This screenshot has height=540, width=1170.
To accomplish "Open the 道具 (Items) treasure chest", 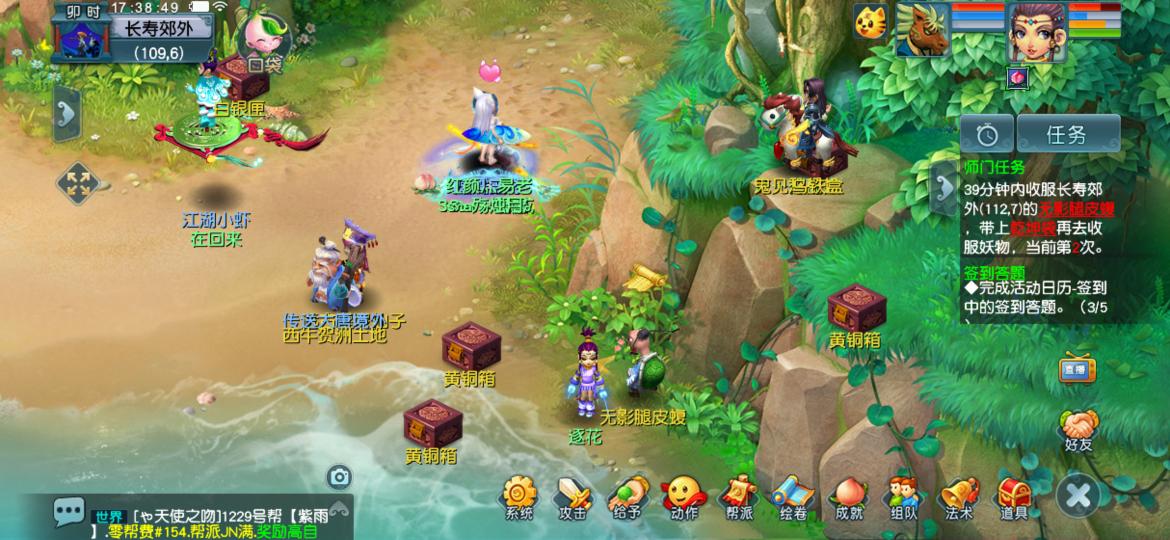I will (x=1013, y=497).
